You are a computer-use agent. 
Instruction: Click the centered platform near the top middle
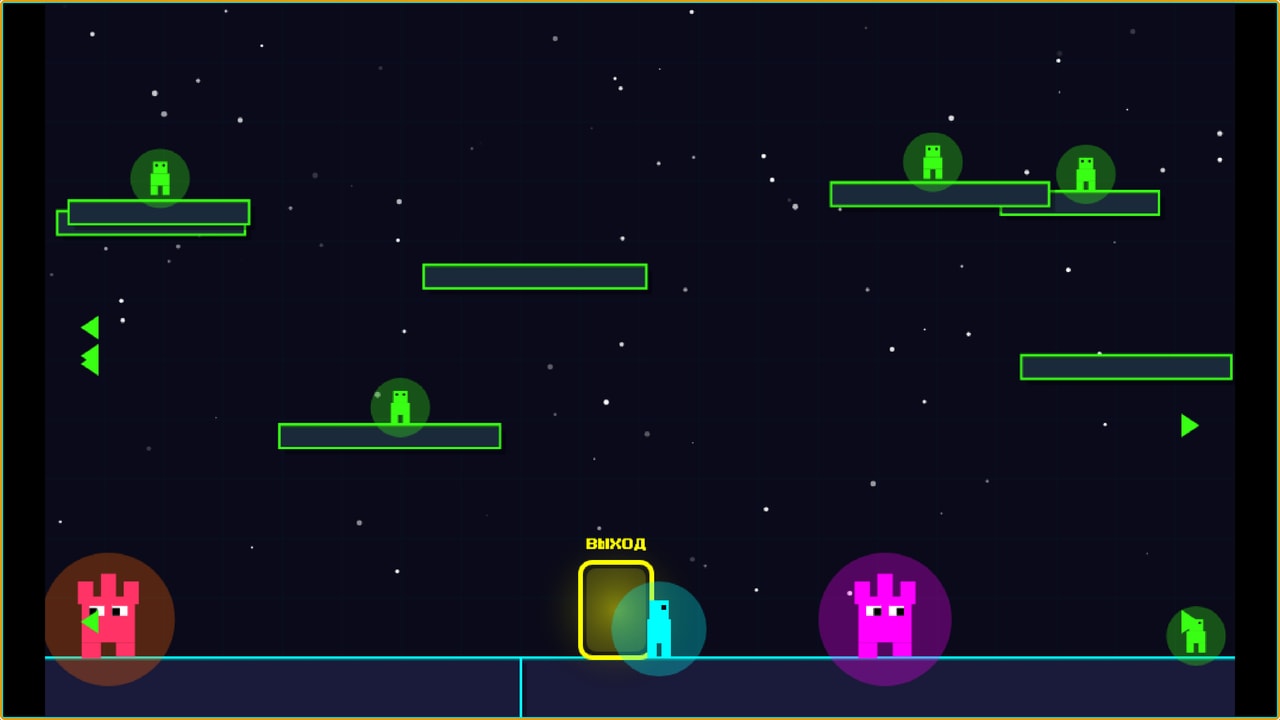[535, 276]
